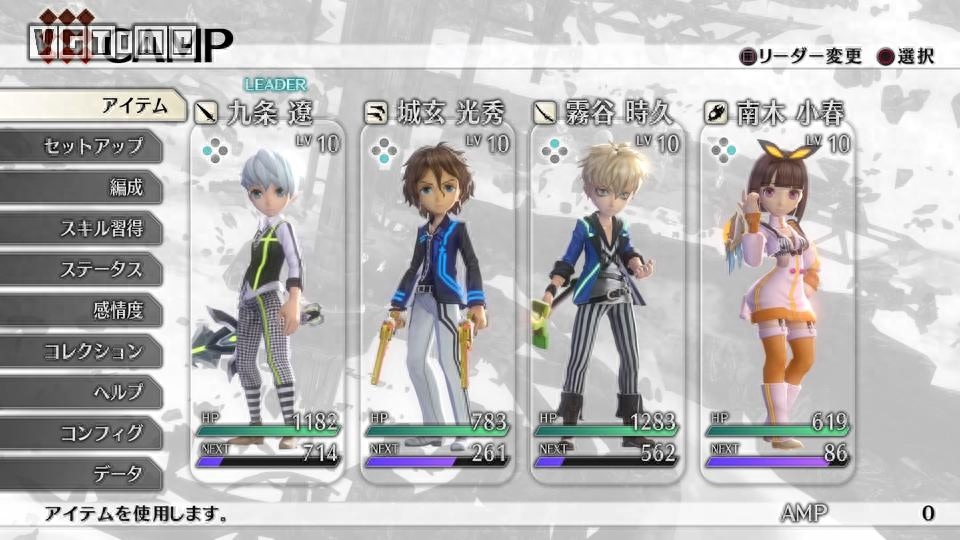The image size is (960, 540).
Task: Select the データ data menu
Action: [x=90, y=474]
